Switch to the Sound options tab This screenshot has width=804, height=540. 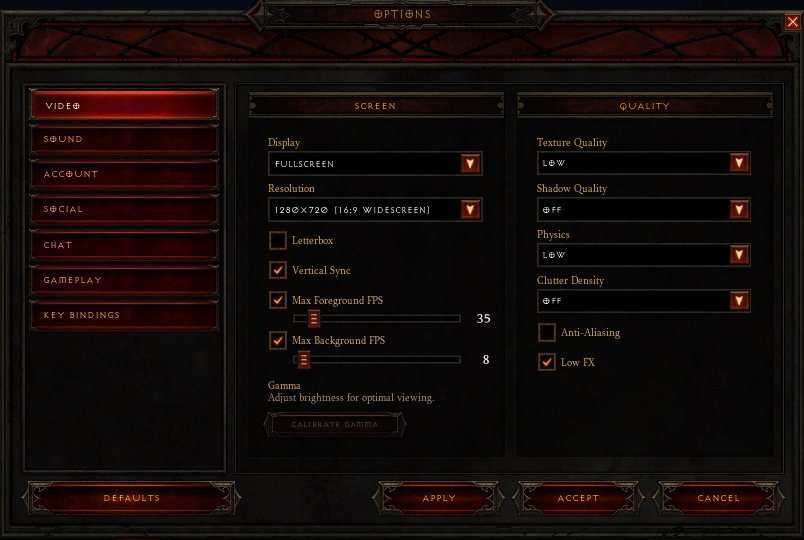point(123,139)
